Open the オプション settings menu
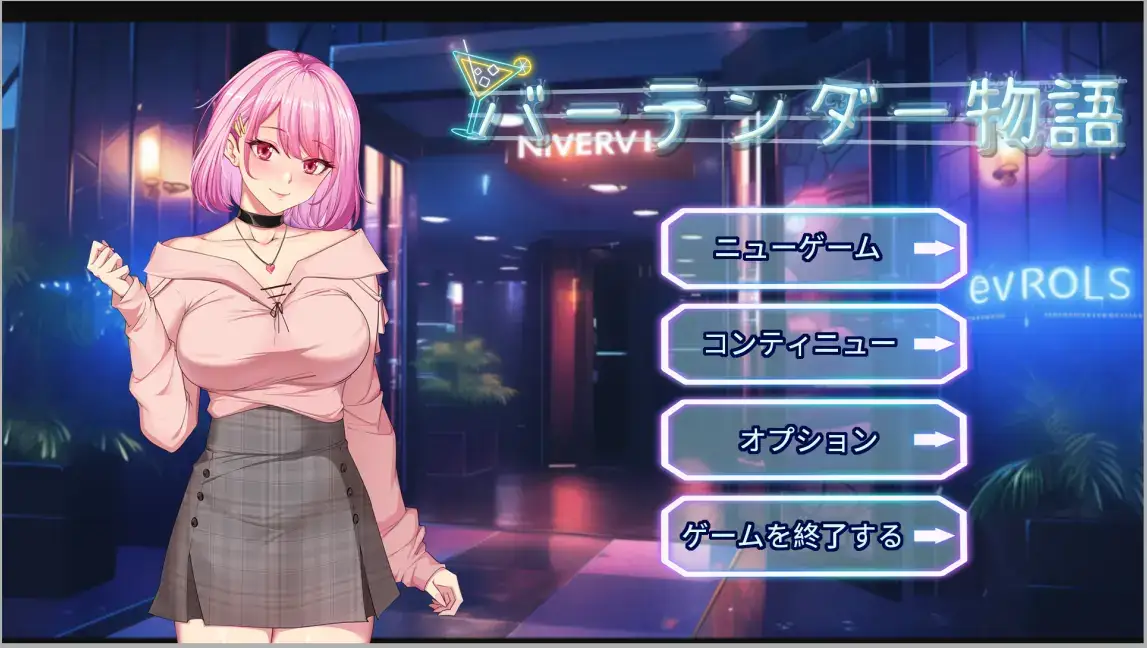 [813, 440]
